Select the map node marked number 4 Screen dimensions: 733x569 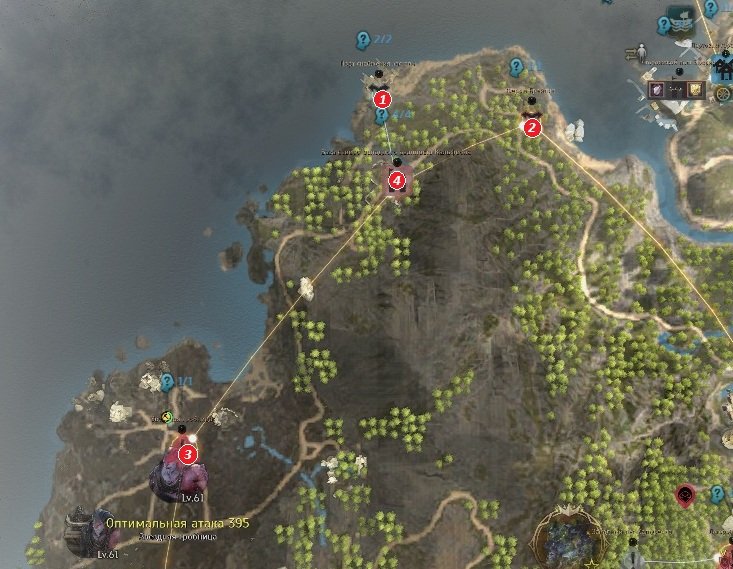point(397,180)
